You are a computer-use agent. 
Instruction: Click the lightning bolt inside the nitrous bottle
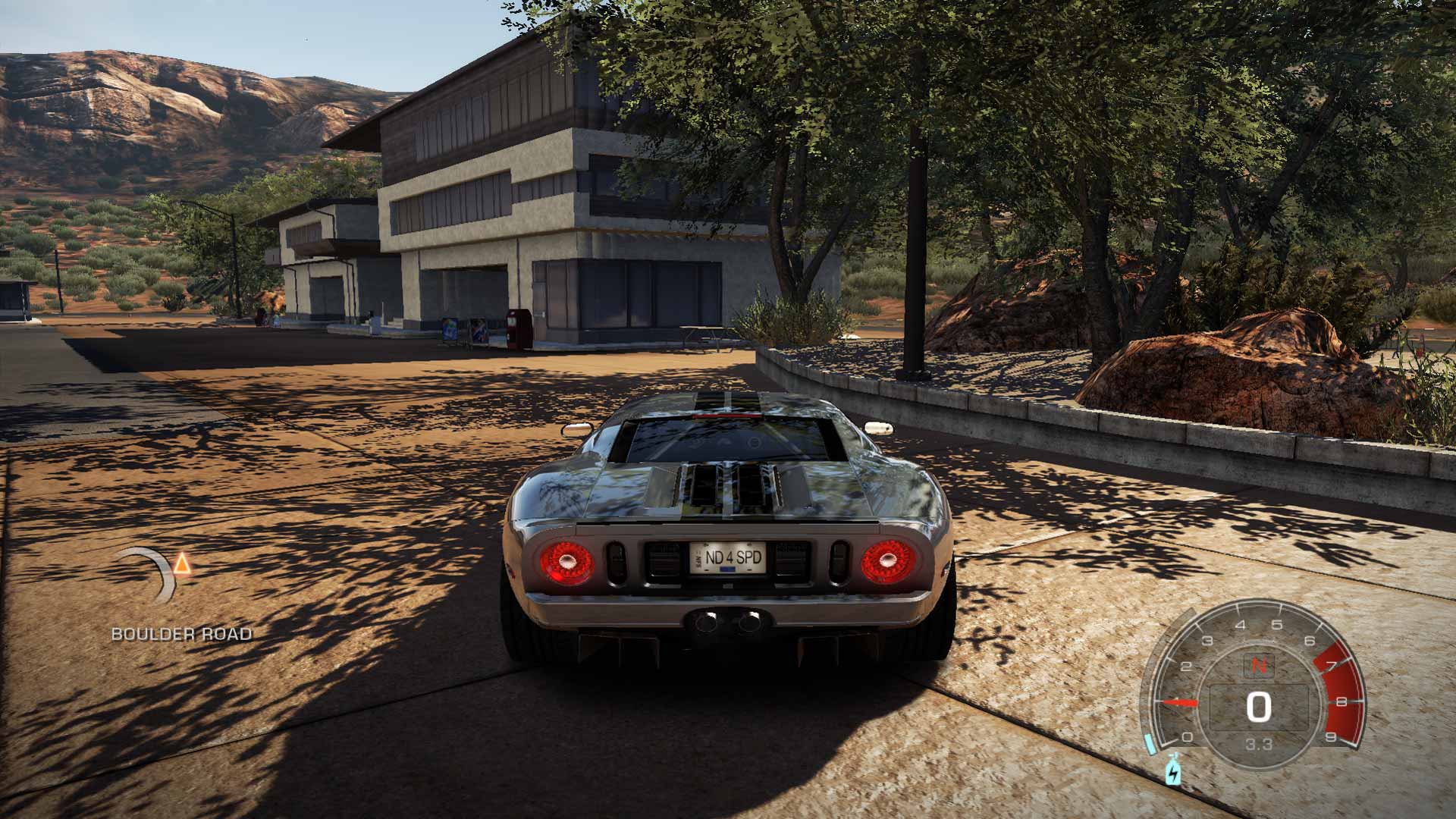1174,773
